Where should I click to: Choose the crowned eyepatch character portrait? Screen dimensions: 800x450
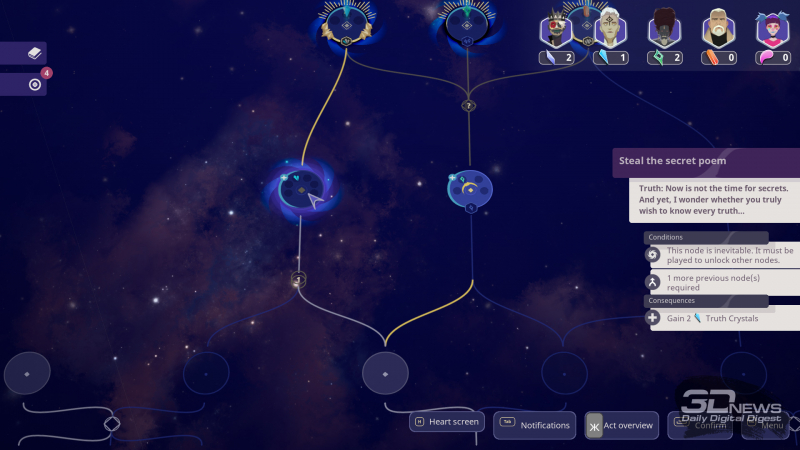click(556, 28)
